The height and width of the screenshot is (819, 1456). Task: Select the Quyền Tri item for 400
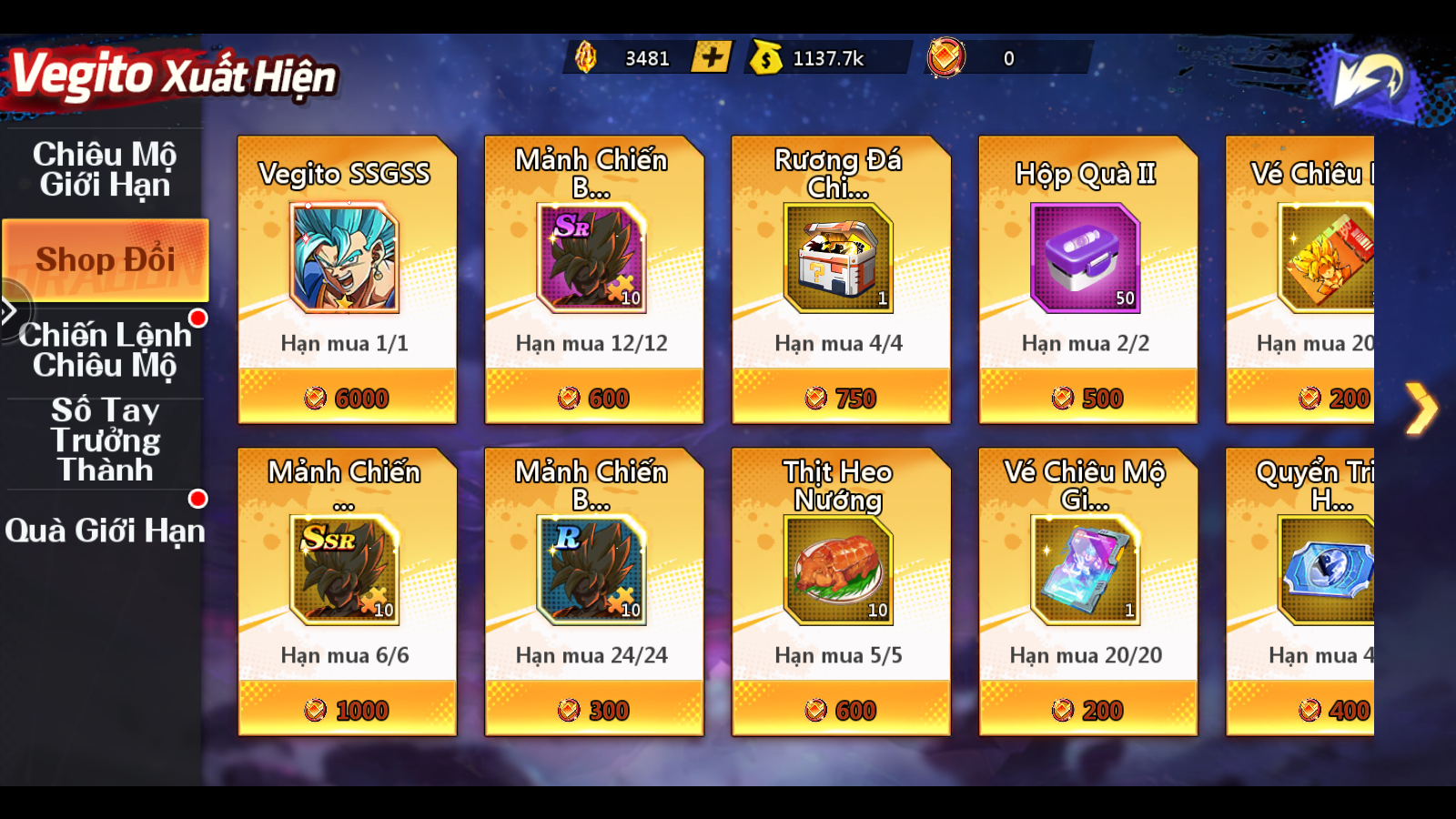(1310, 710)
